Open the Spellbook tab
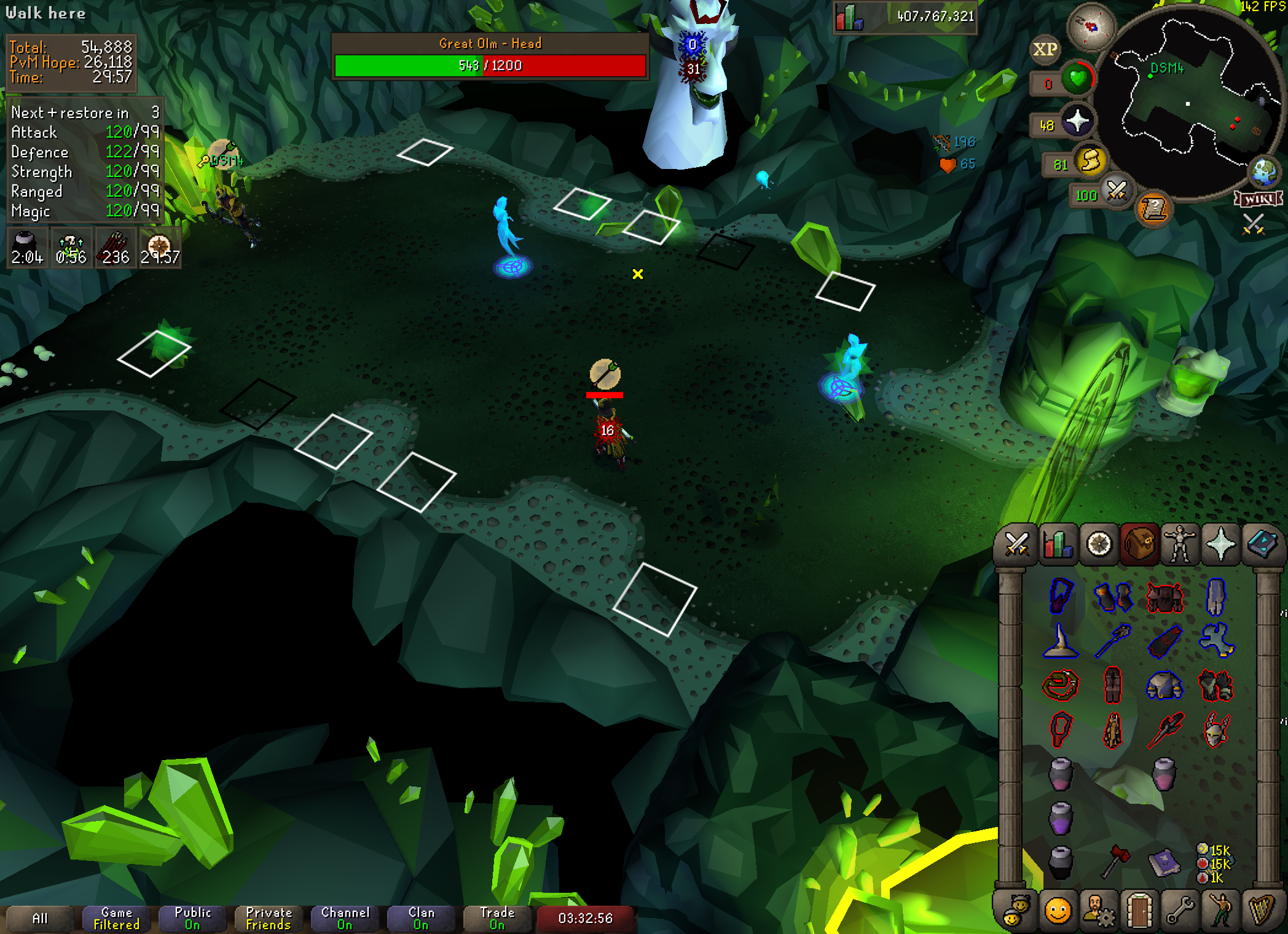The image size is (1288, 934). coord(1262,544)
